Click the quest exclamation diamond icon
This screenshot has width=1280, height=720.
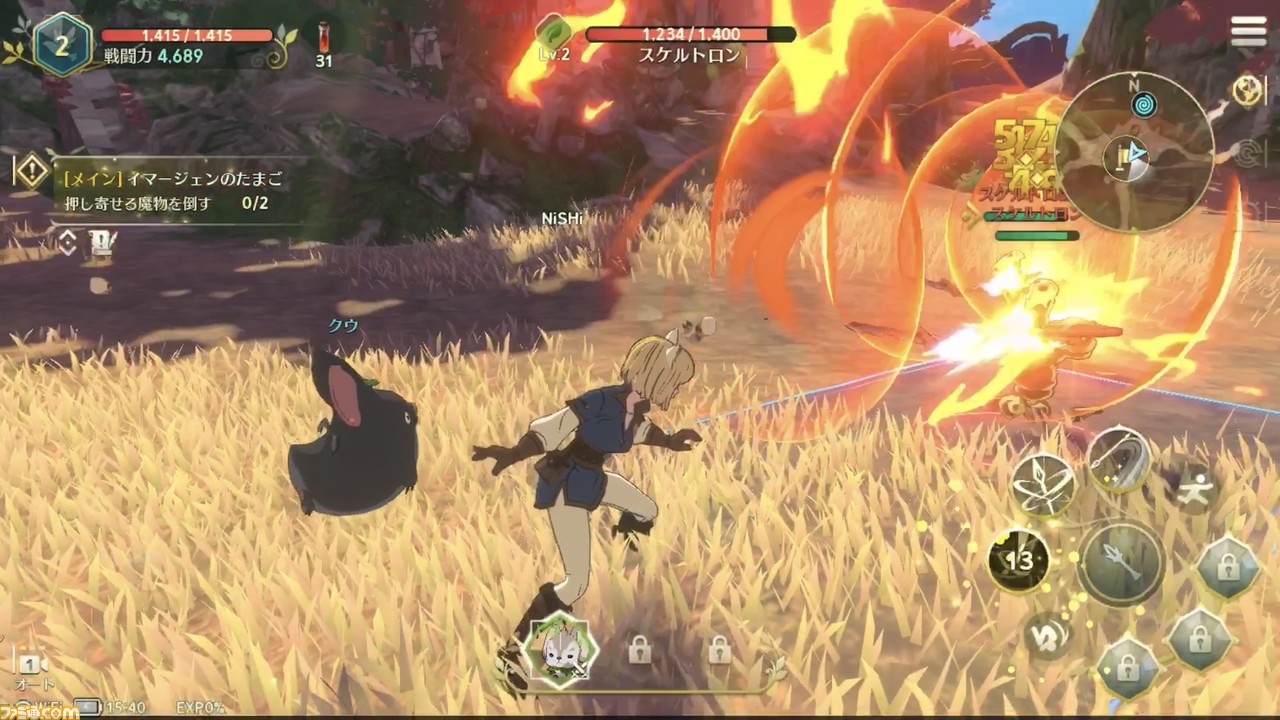31,171
